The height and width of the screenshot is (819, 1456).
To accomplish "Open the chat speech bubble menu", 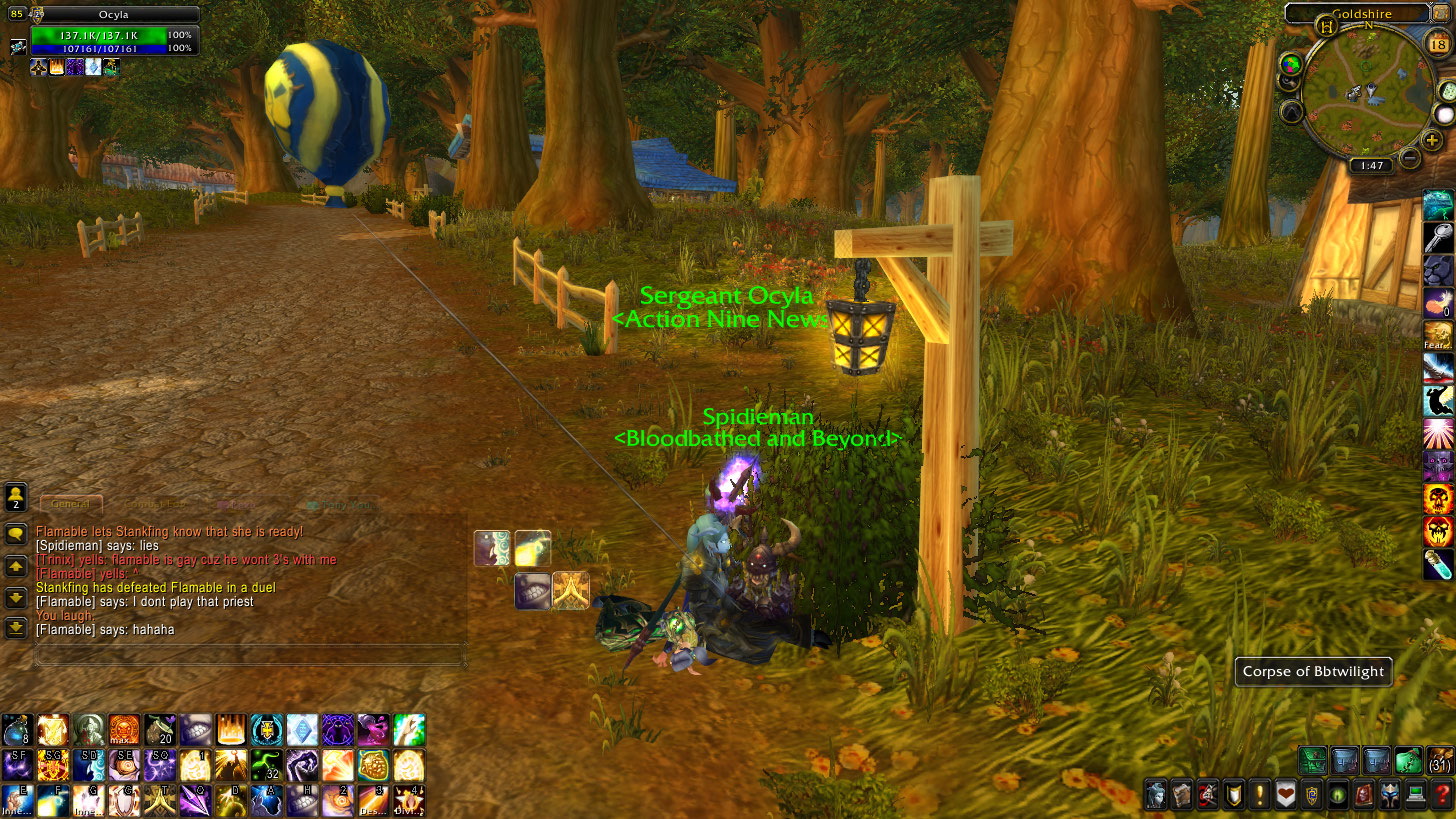I will point(16,533).
